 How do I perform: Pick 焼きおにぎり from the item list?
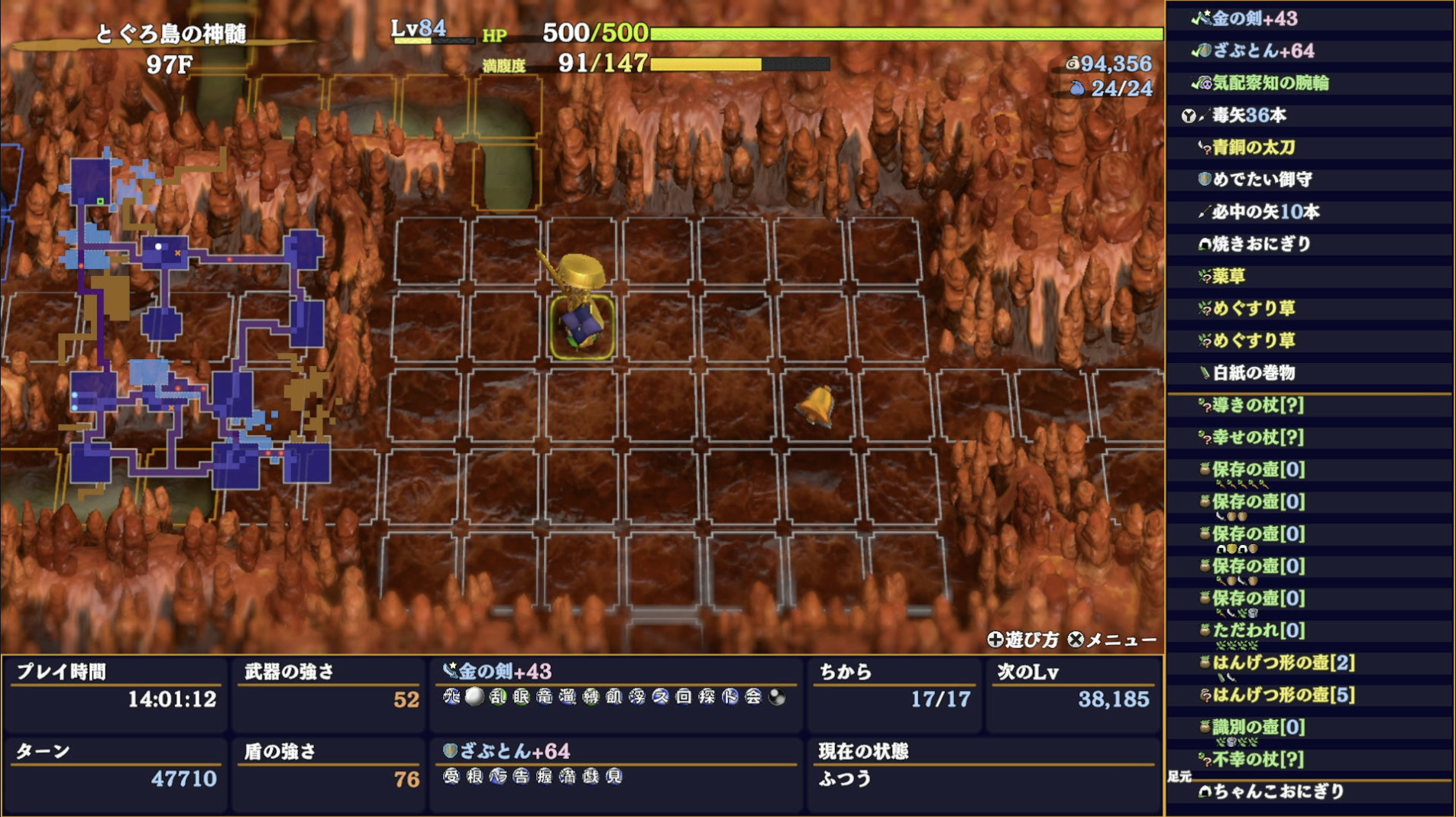(x=1261, y=244)
